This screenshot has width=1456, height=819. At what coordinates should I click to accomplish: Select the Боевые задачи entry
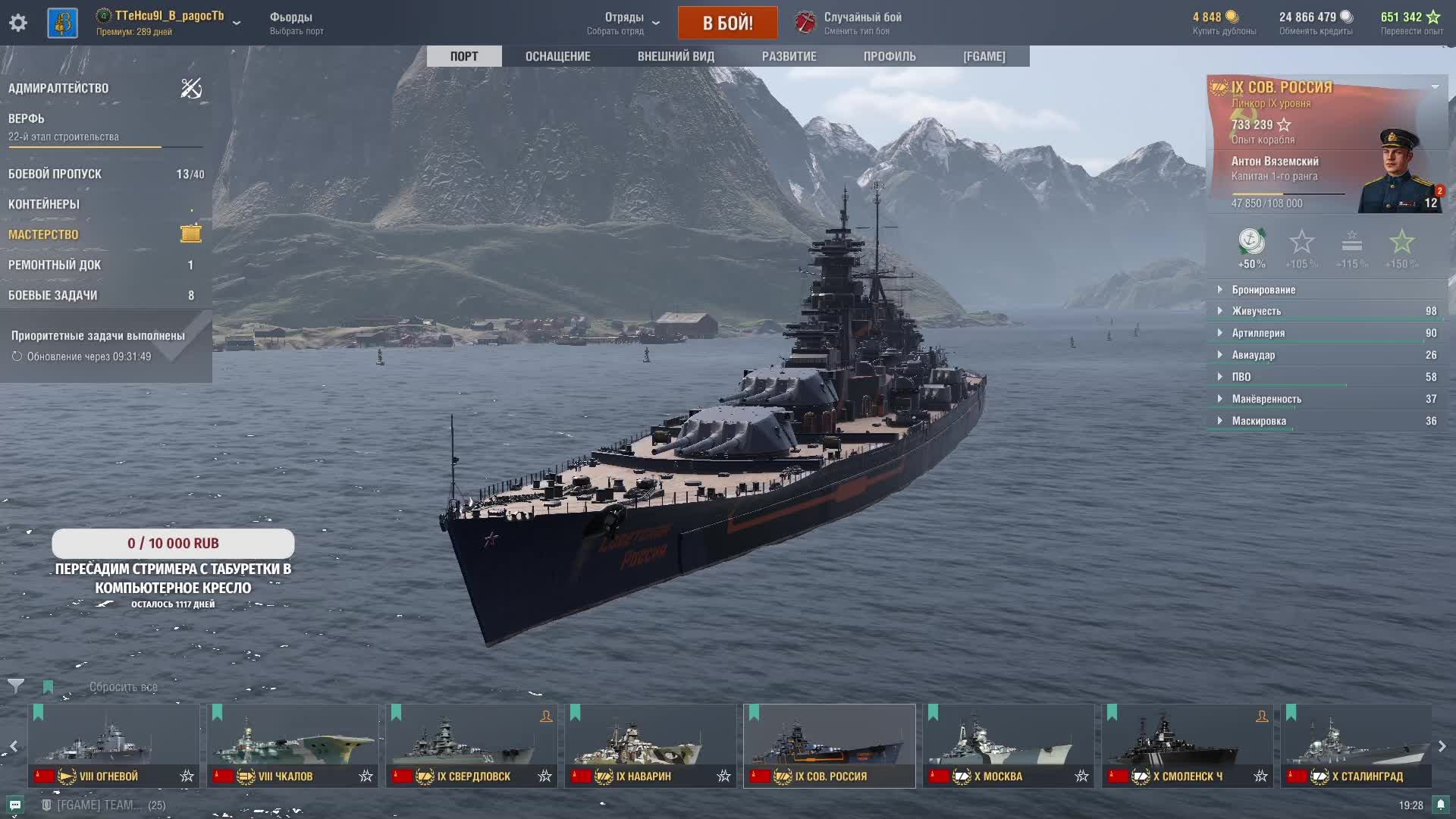pyautogui.click(x=52, y=295)
